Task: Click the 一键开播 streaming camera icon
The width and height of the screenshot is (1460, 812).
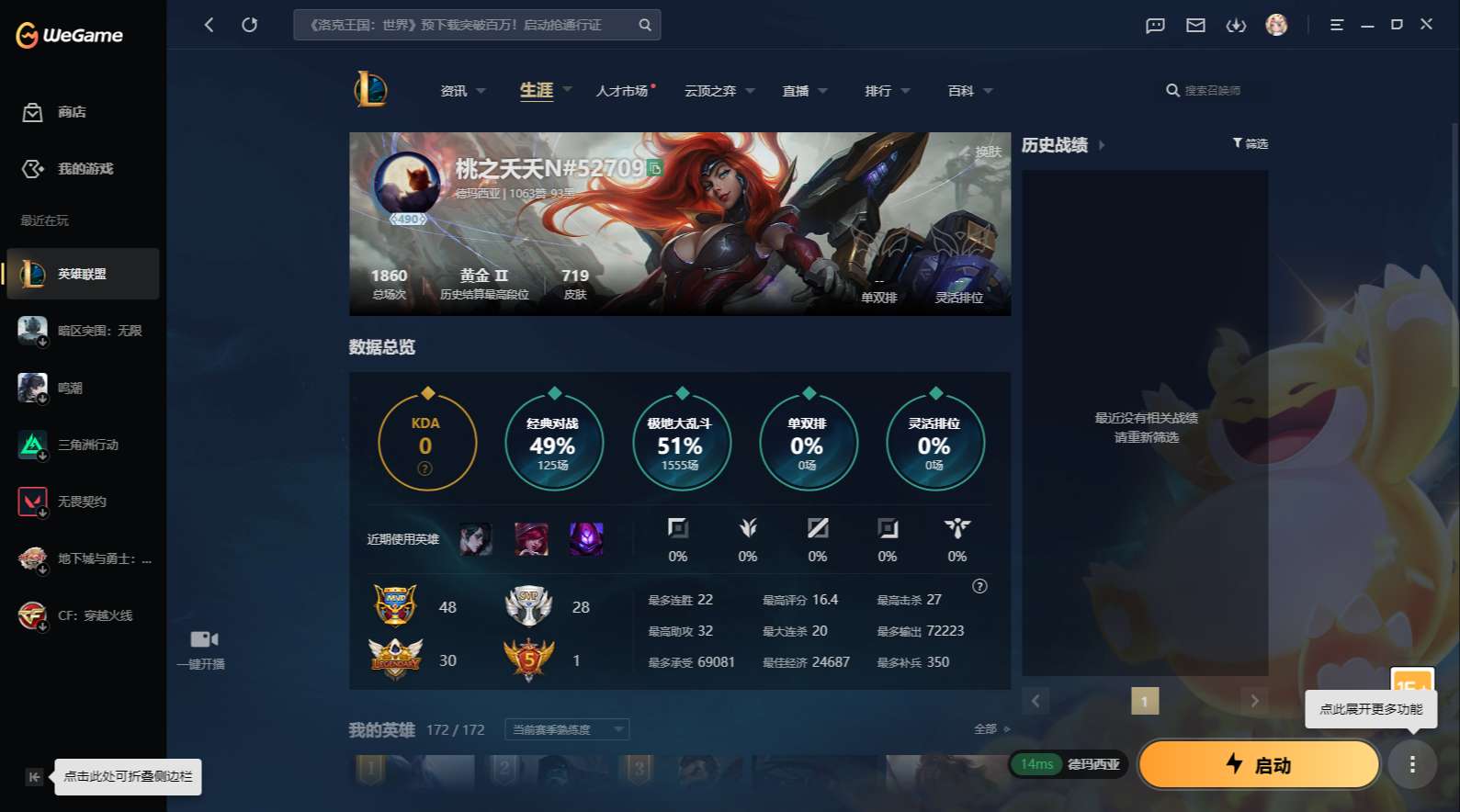Action: 202,639
